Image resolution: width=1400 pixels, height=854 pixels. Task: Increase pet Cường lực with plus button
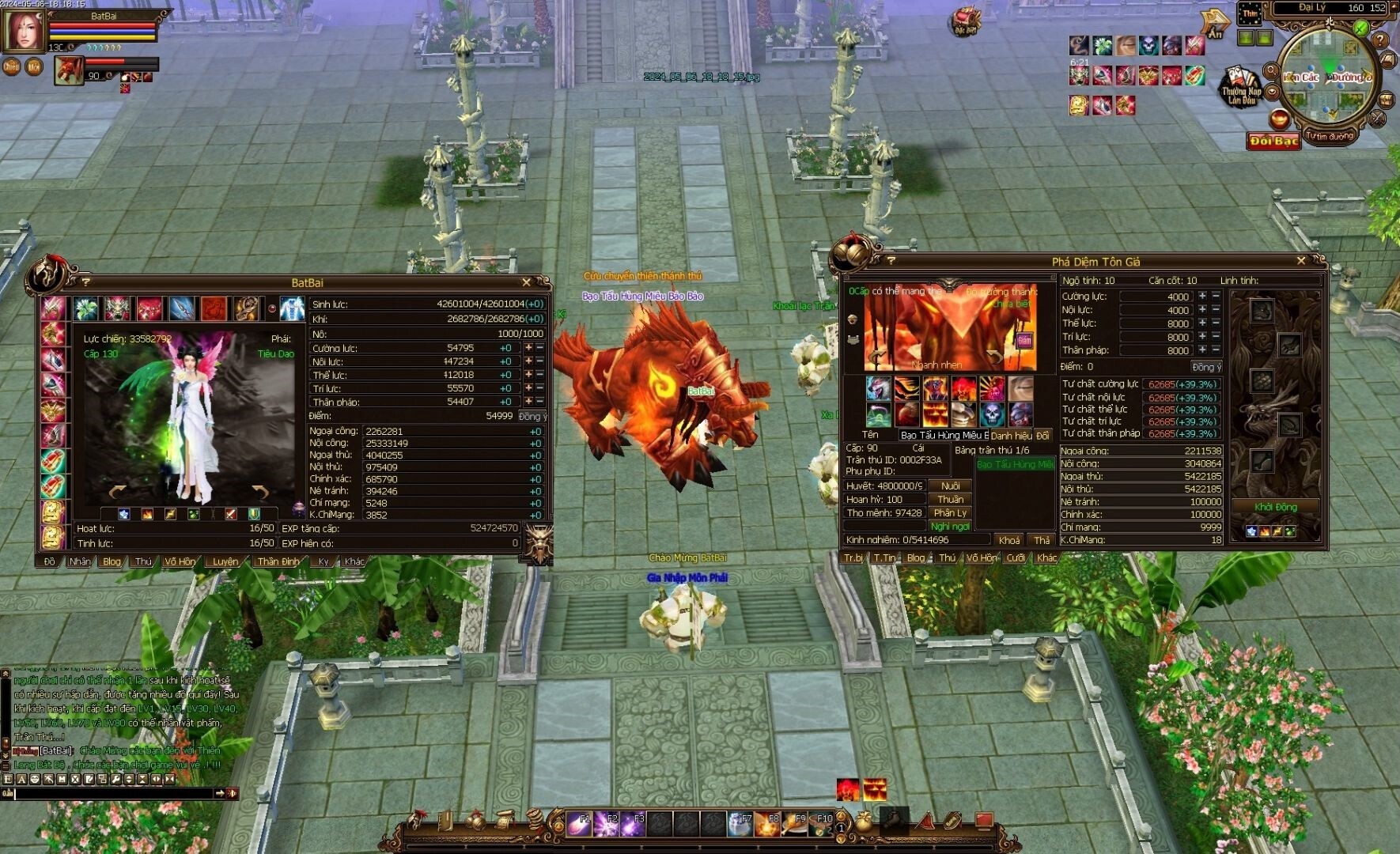tap(1203, 296)
